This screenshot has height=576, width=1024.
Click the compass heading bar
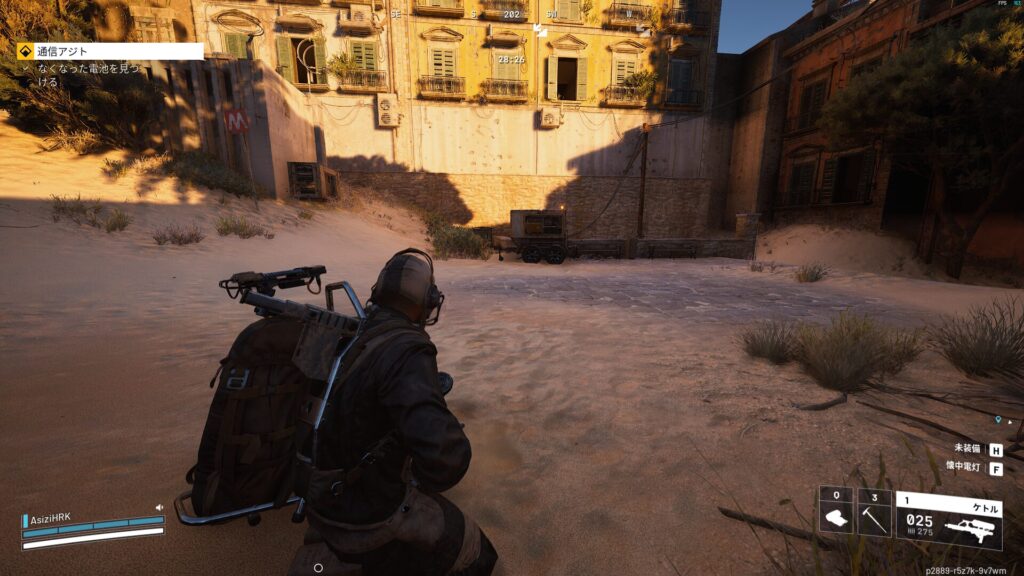coord(512,15)
